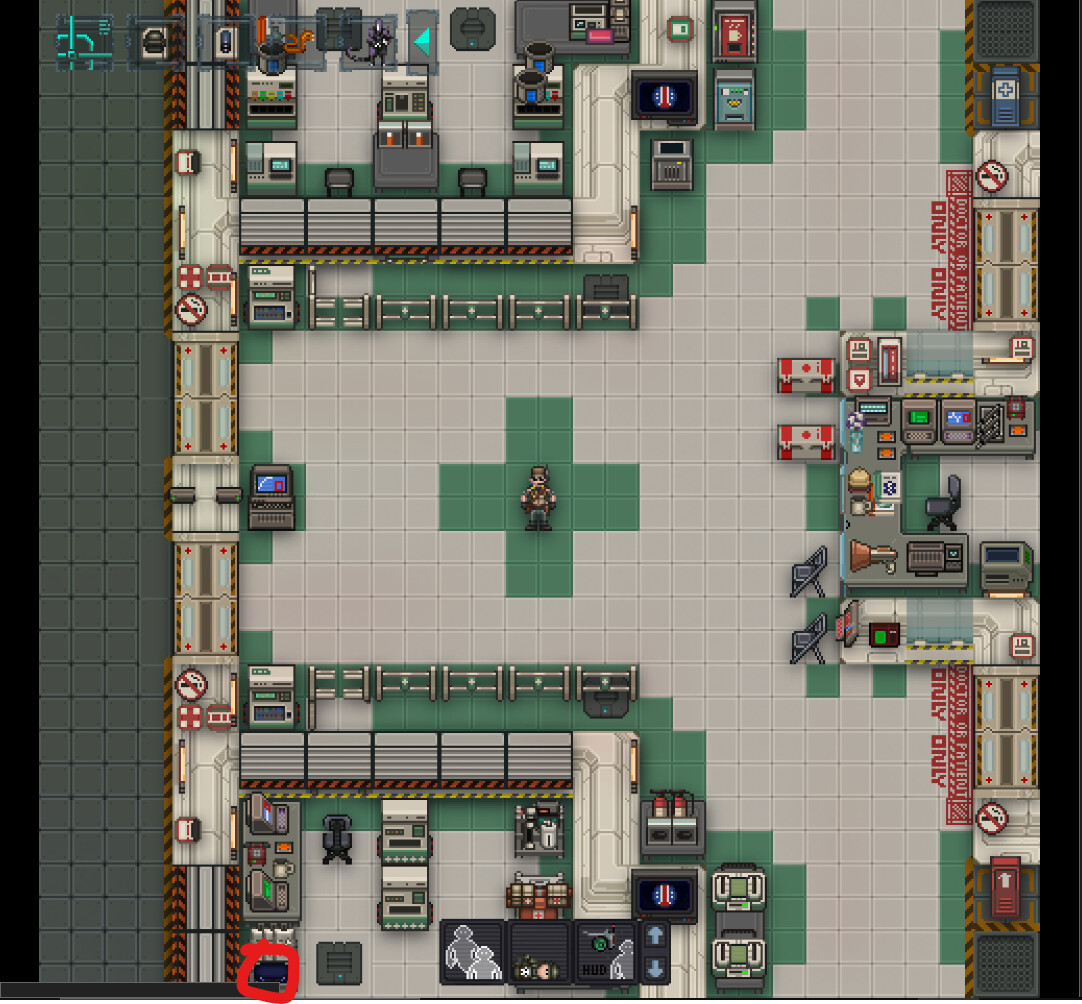Click the two grey silhouettes button

(473, 951)
